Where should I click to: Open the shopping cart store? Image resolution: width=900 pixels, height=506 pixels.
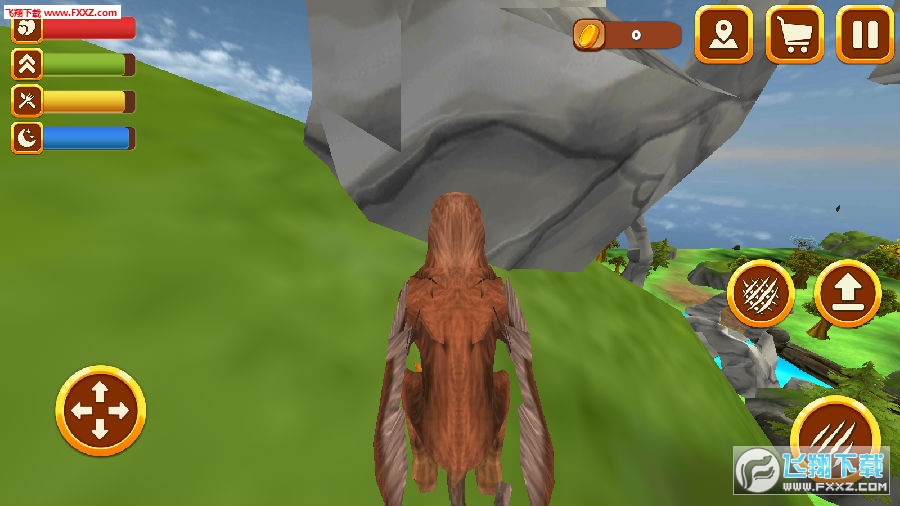click(x=795, y=35)
